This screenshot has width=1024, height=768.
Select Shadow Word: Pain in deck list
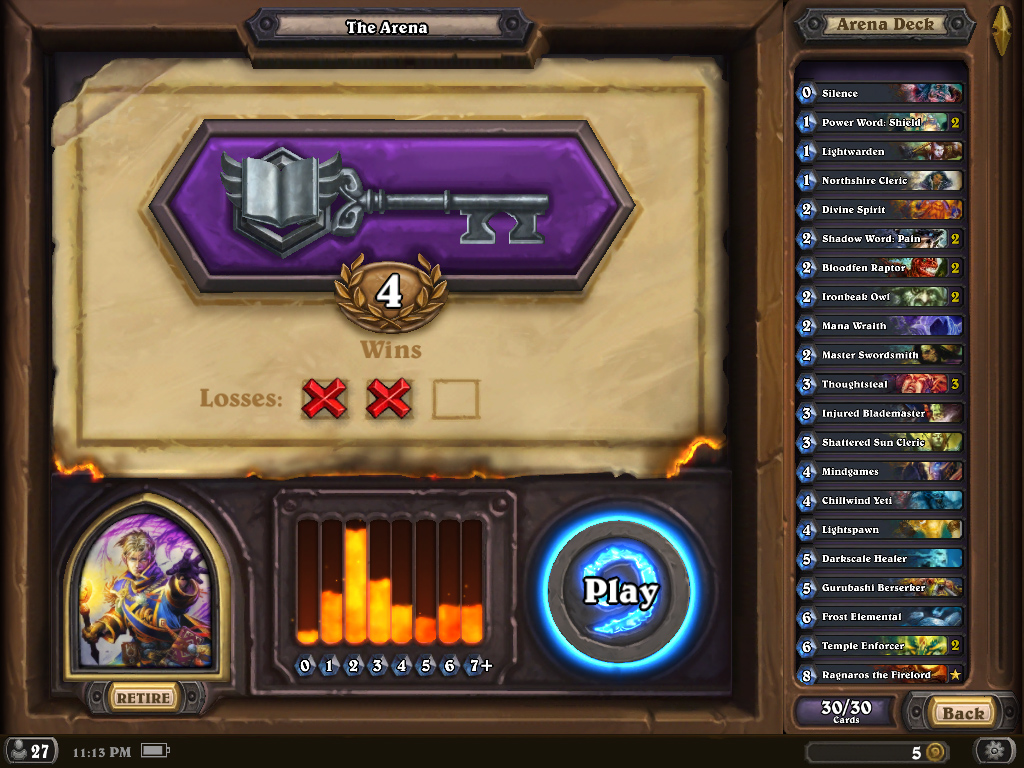(x=880, y=239)
